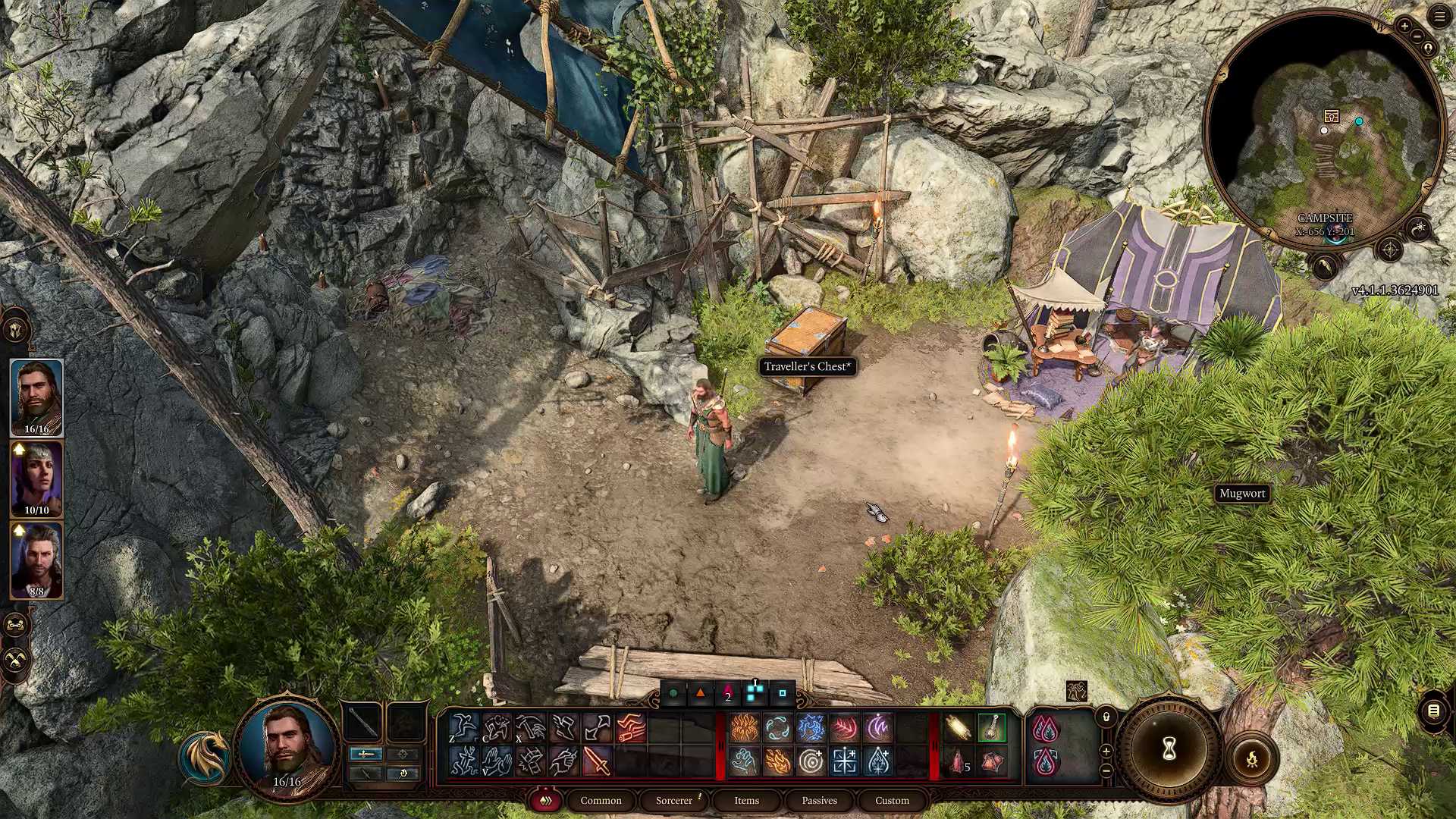
Task: Switch to the Common hotbar tab
Action: (601, 800)
